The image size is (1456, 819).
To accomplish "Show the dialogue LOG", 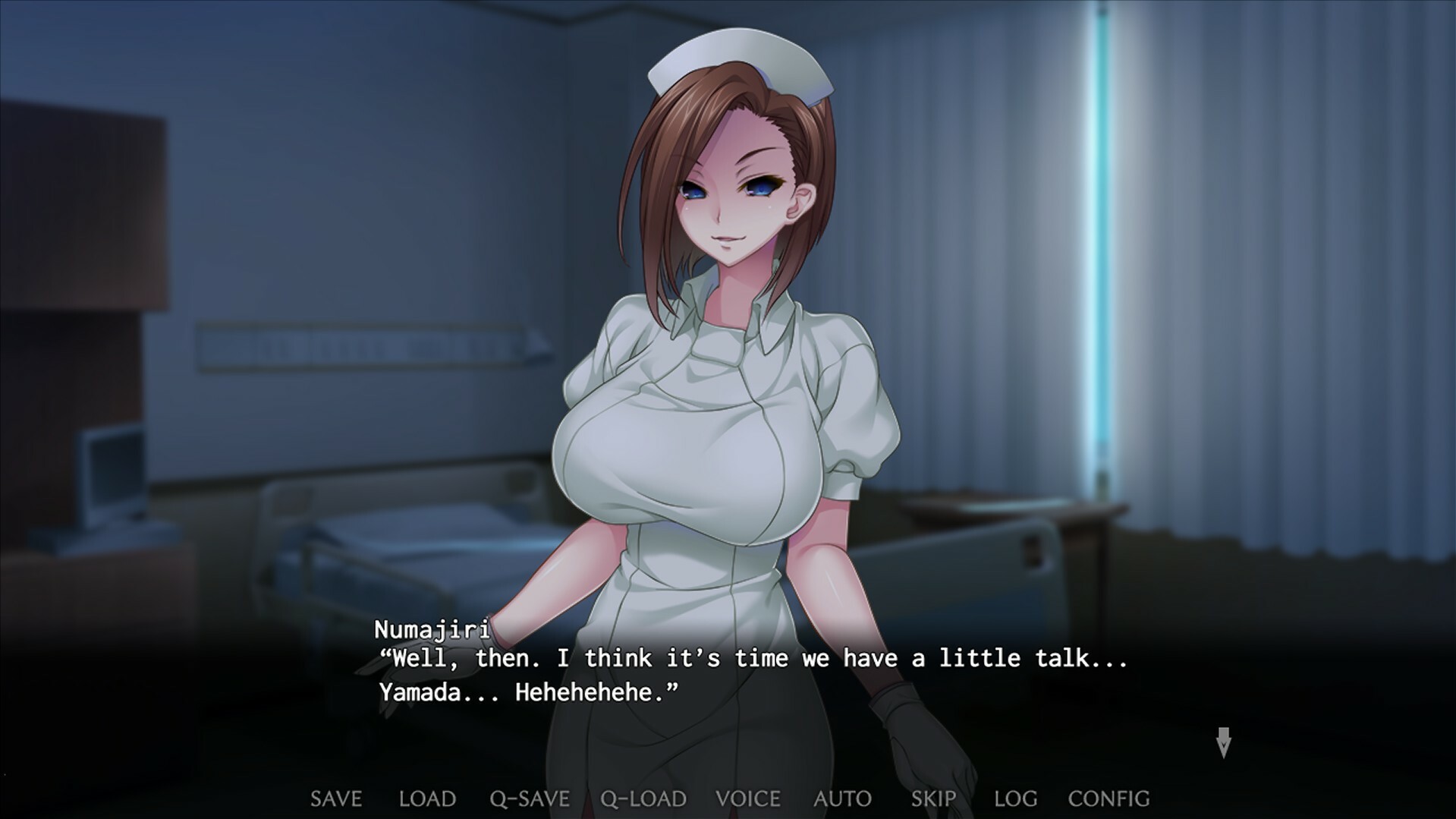I will click(x=1015, y=799).
